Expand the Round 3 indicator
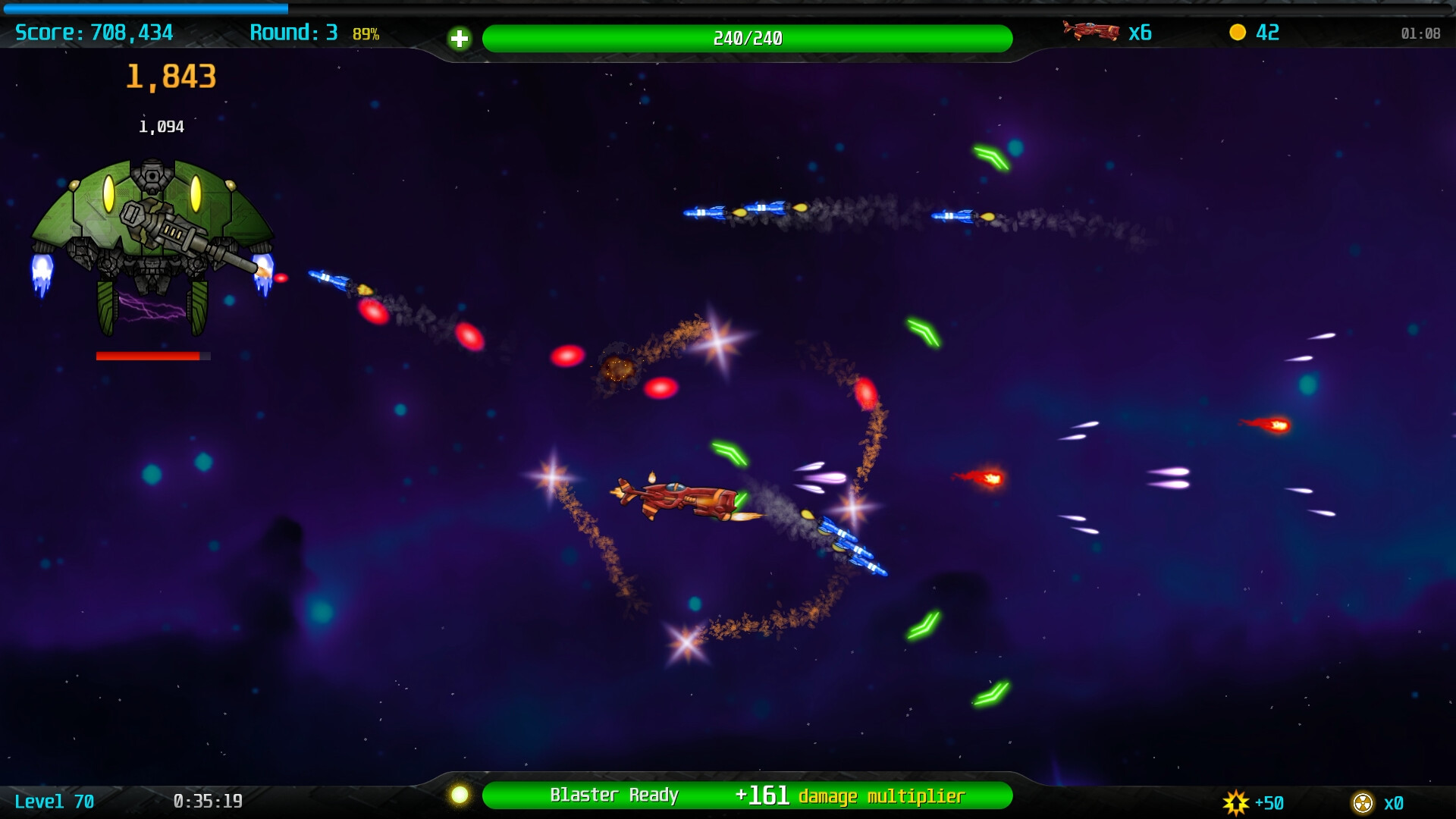 tap(296, 33)
